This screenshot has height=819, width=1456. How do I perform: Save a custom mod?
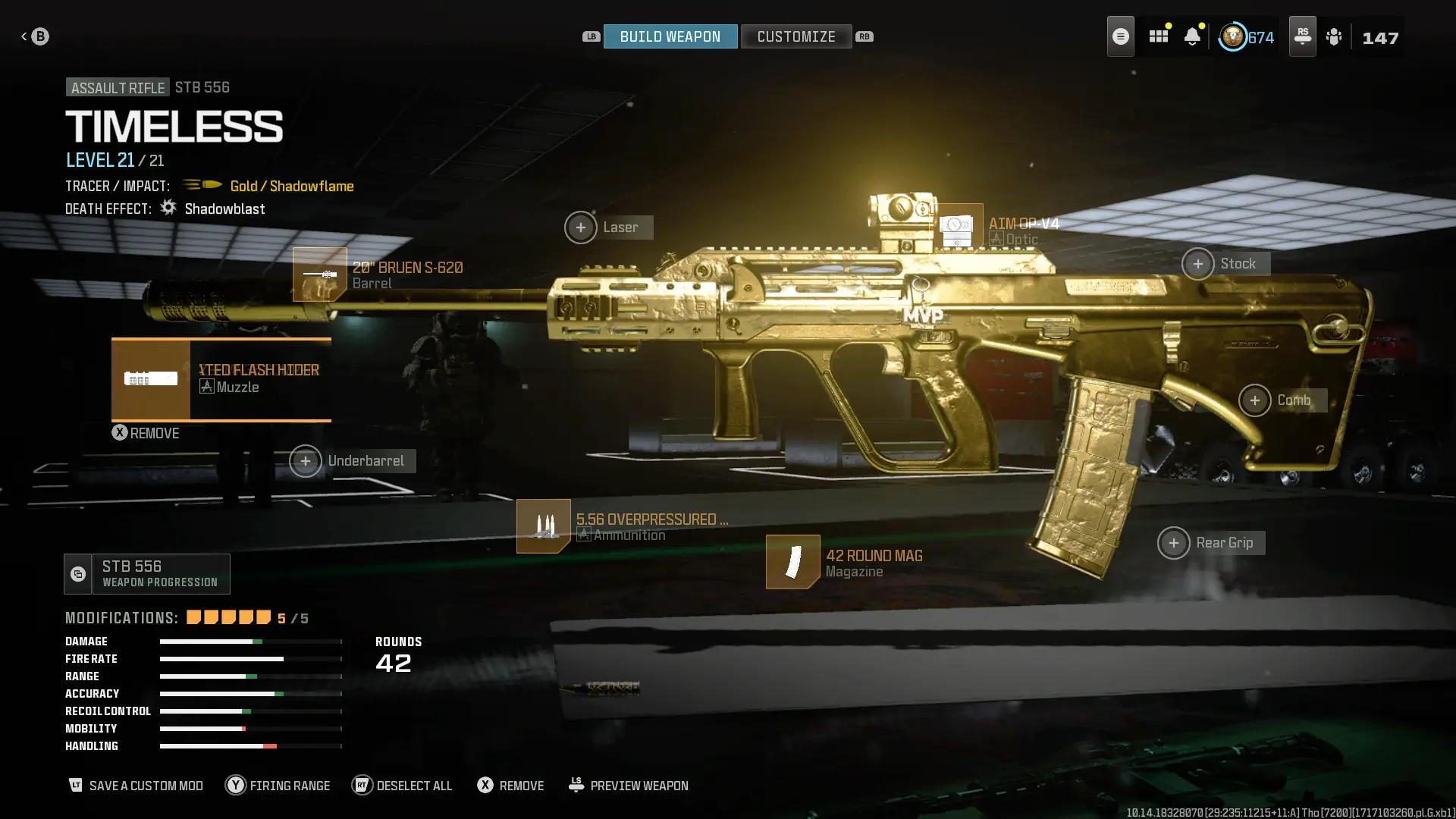(x=136, y=786)
